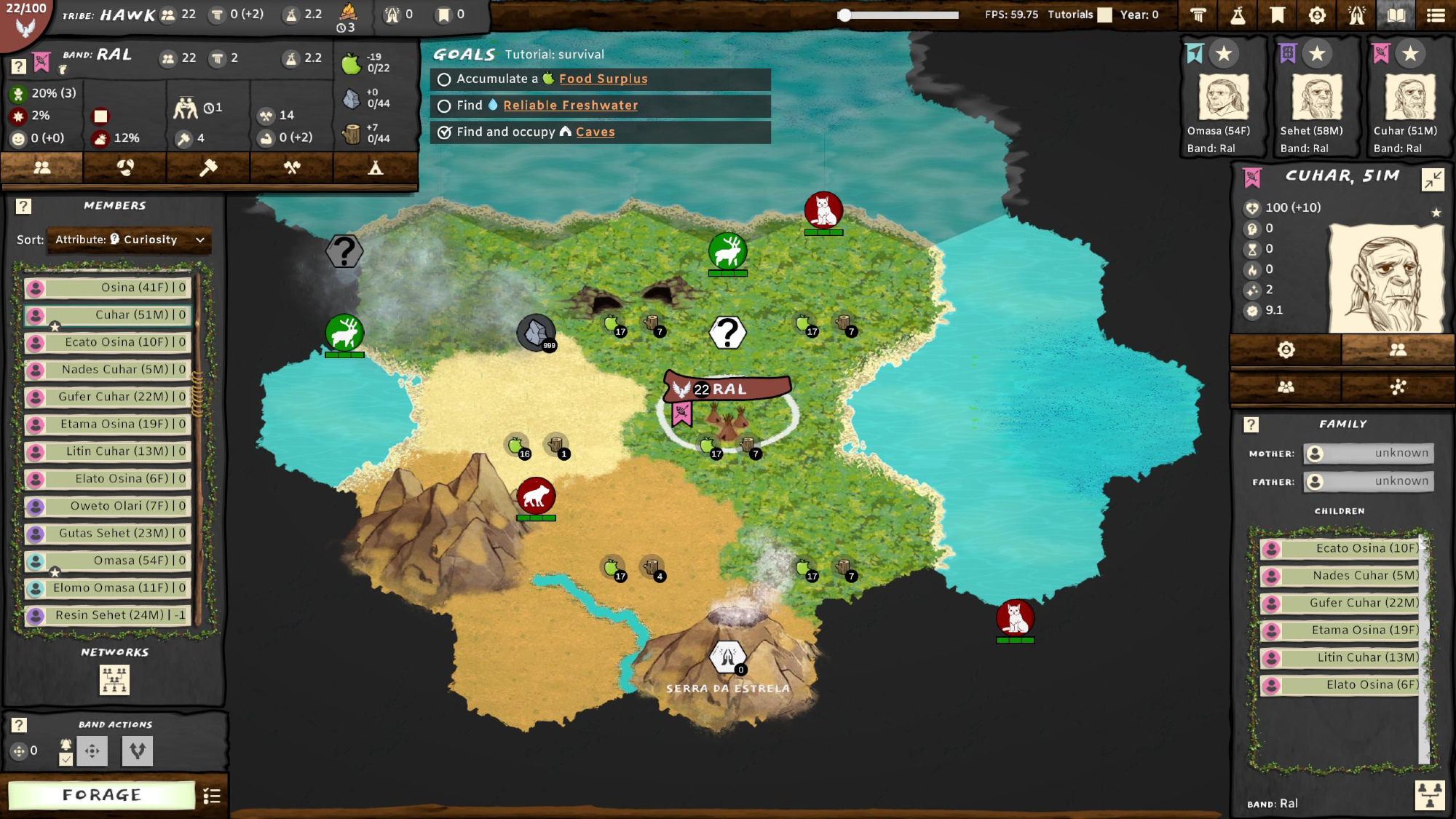Open the Attribute Curiosity sort dropdown
The width and height of the screenshot is (1456, 819).
click(x=130, y=240)
